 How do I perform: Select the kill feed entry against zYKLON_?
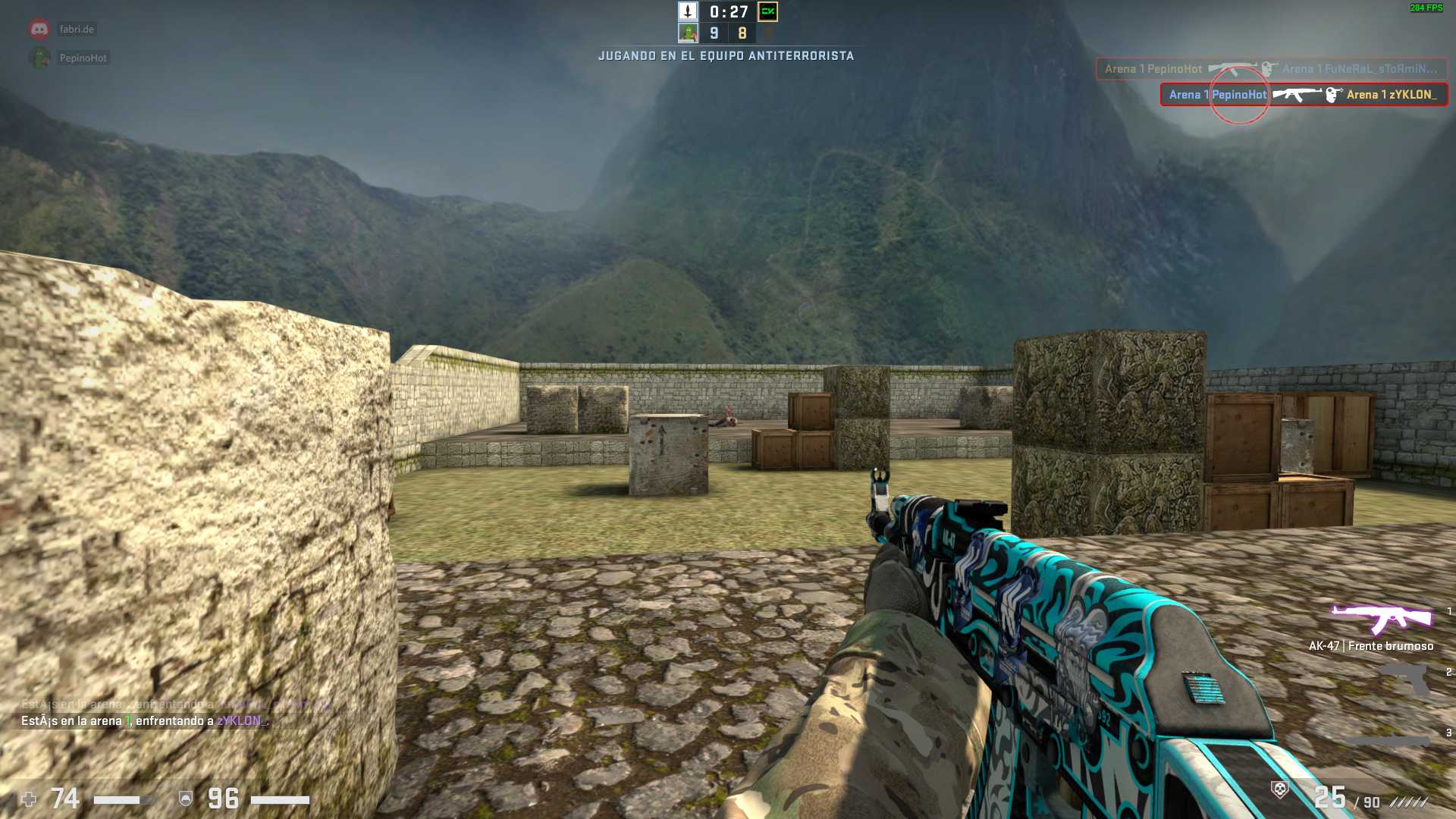pos(1303,95)
